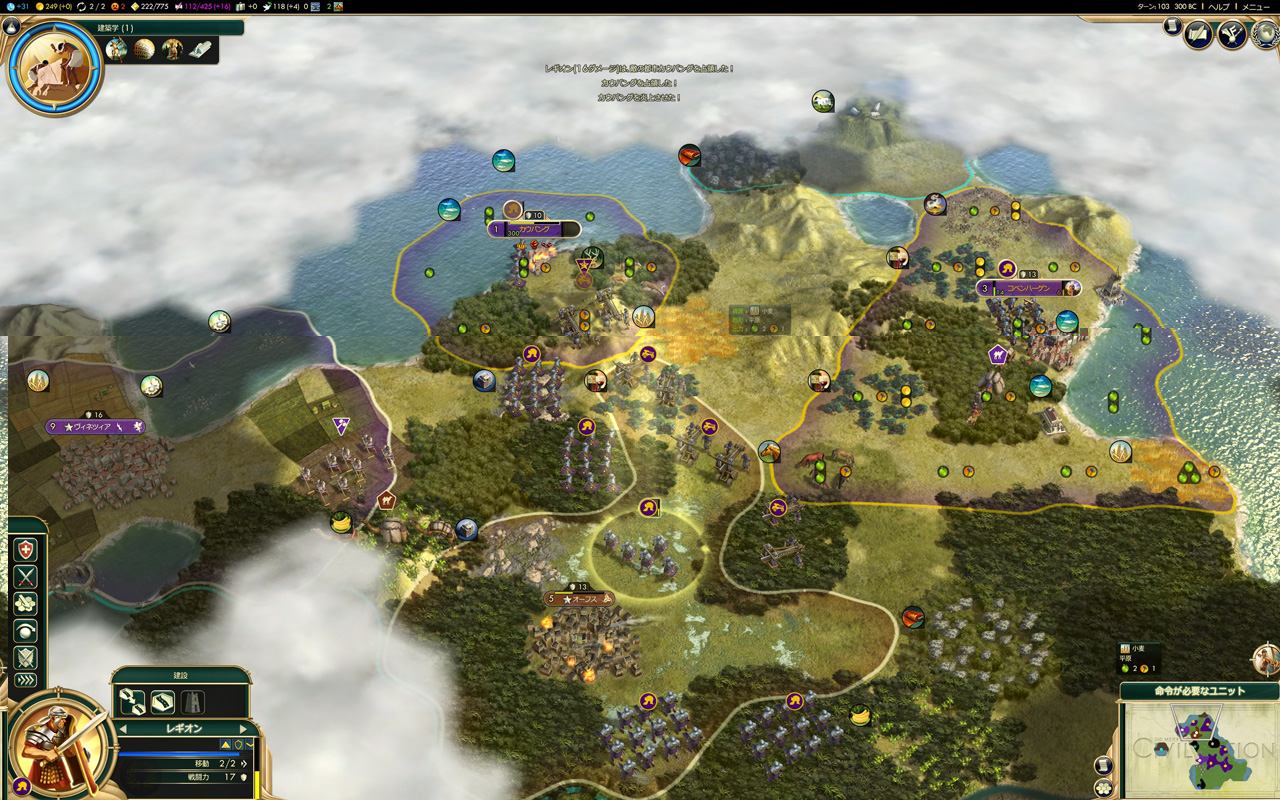
Task: Expand more unit actions with chevron arrows
Action: (x=25, y=681)
